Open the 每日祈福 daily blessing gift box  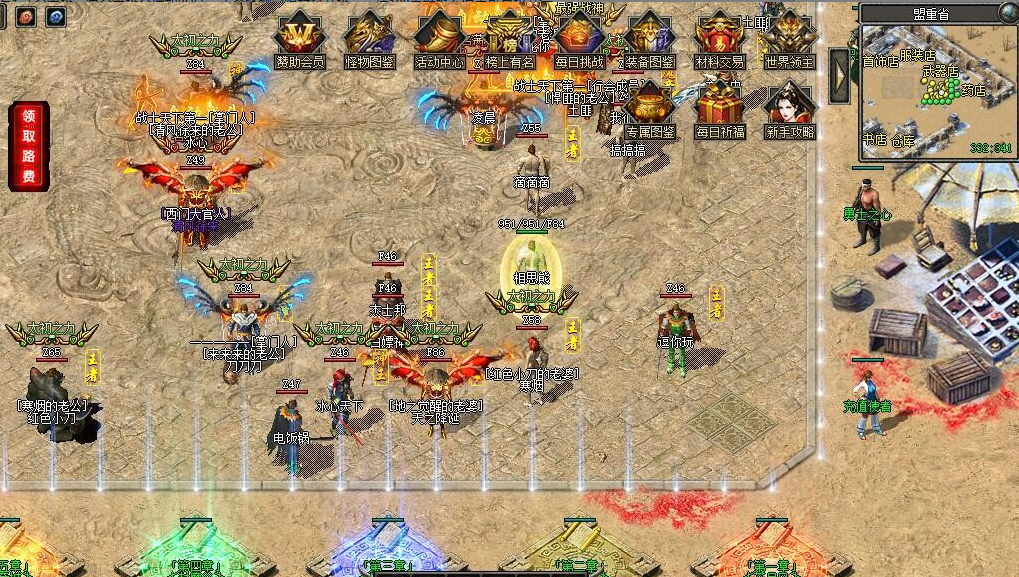[720, 108]
